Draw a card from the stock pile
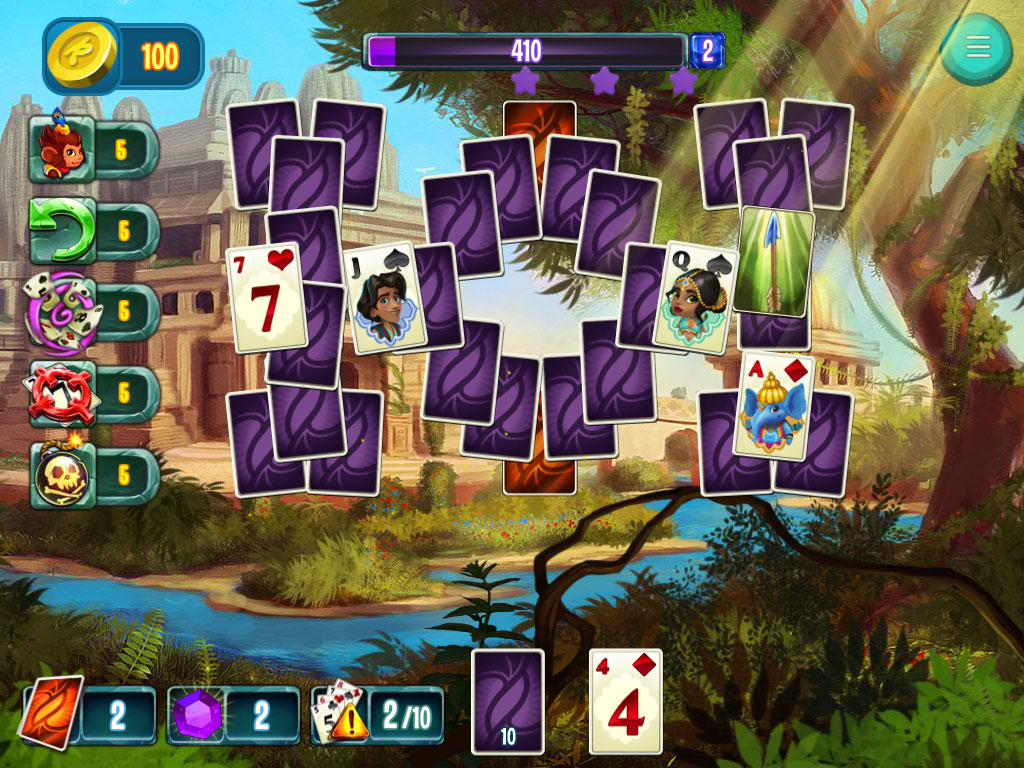Viewport: 1024px width, 768px height. (x=507, y=700)
